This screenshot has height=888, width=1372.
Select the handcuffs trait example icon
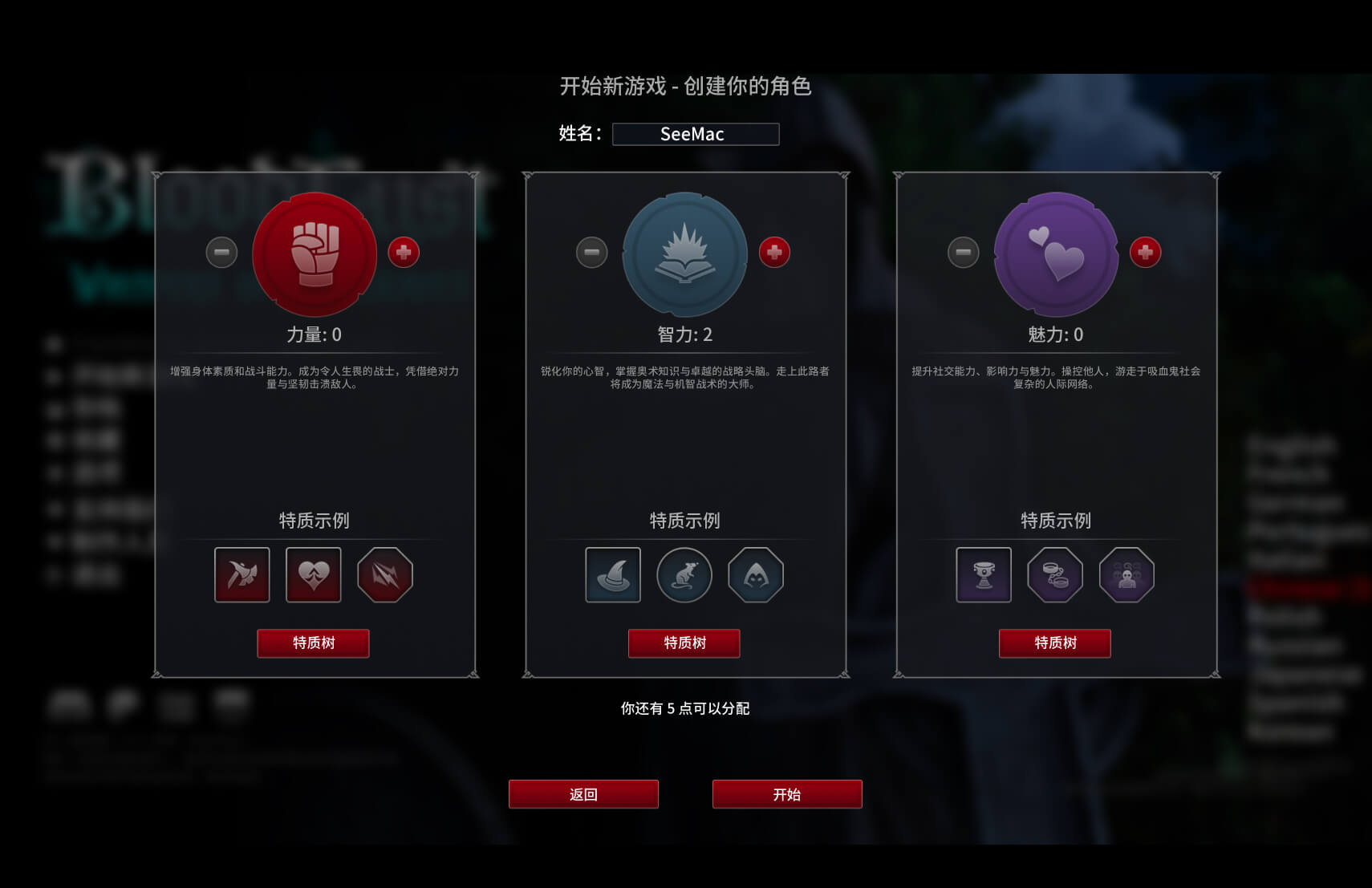pos(1055,574)
